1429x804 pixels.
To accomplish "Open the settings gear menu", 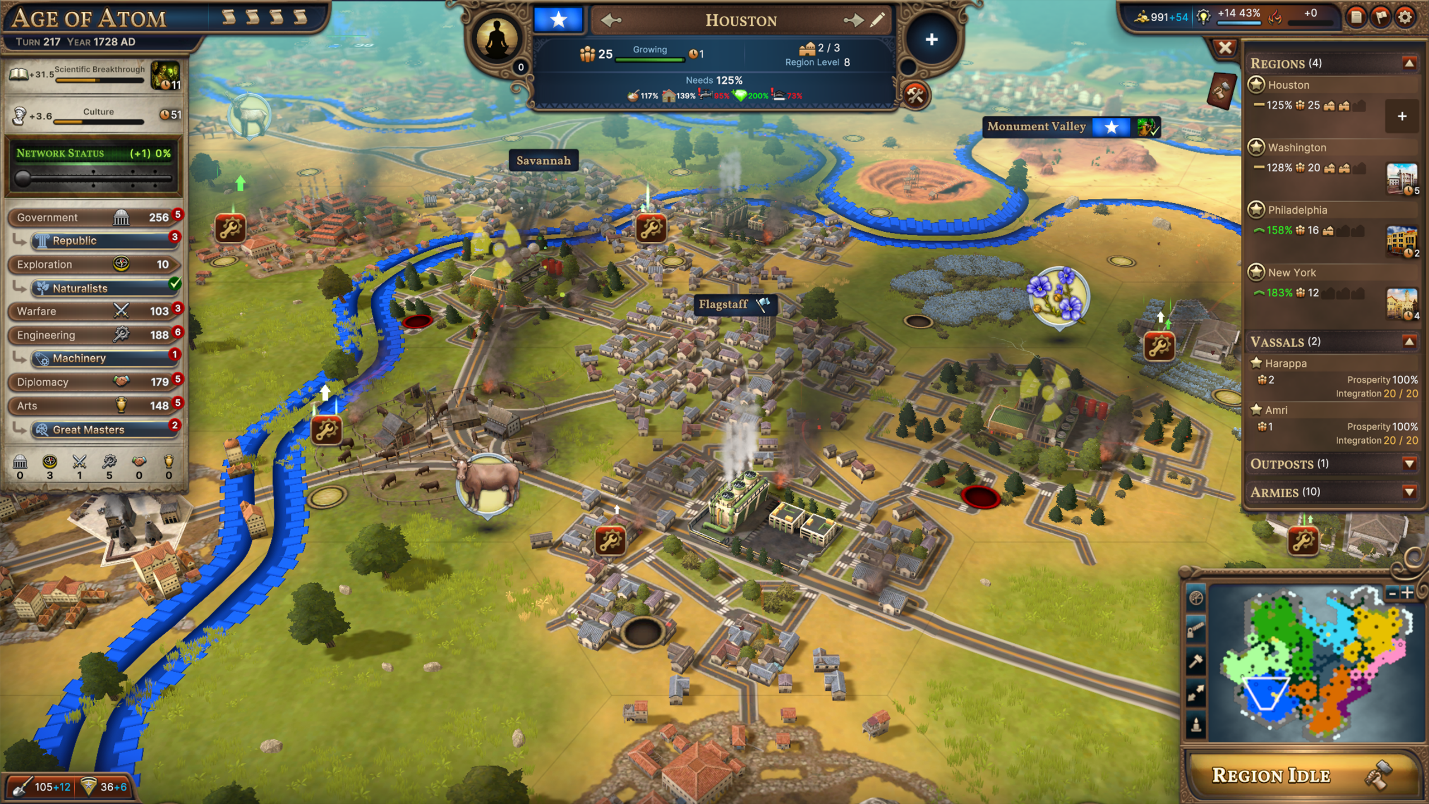I will click(x=1405, y=16).
